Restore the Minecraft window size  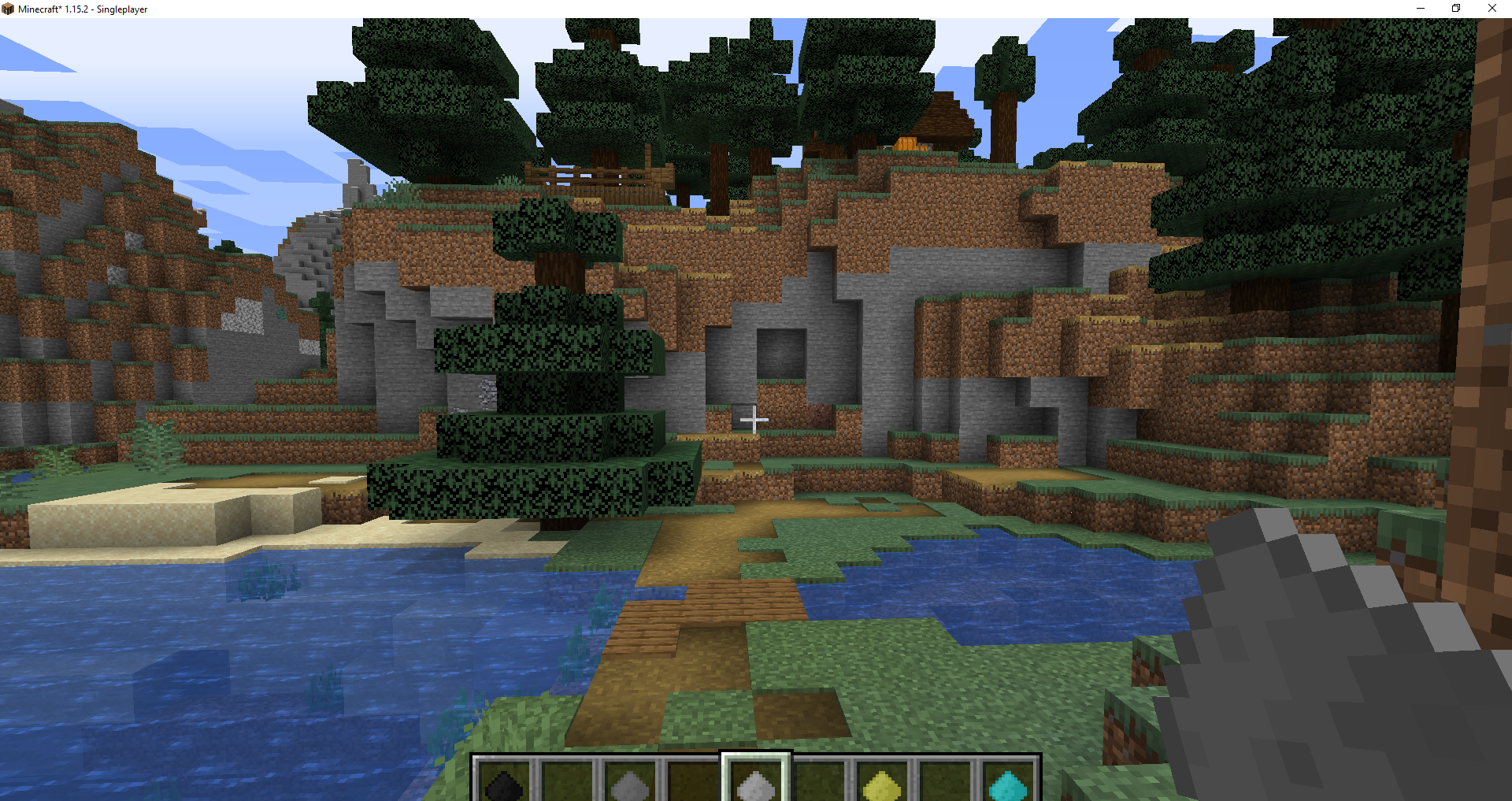point(1455,9)
